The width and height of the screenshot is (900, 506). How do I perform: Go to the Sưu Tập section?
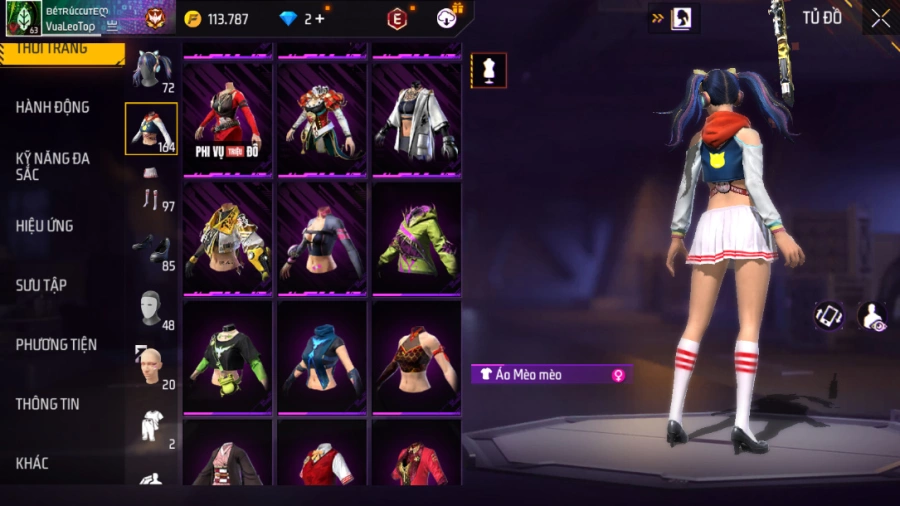click(x=42, y=285)
